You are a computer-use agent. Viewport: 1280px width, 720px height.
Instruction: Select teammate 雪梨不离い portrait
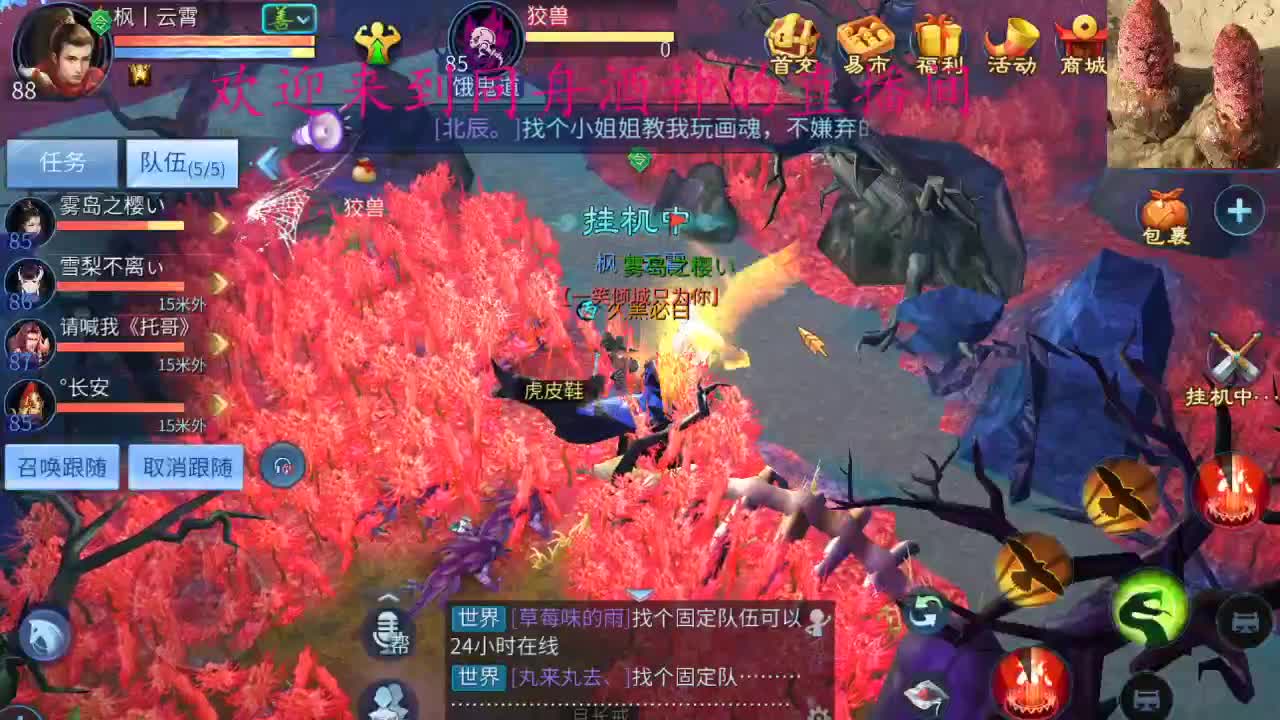tap(30, 281)
